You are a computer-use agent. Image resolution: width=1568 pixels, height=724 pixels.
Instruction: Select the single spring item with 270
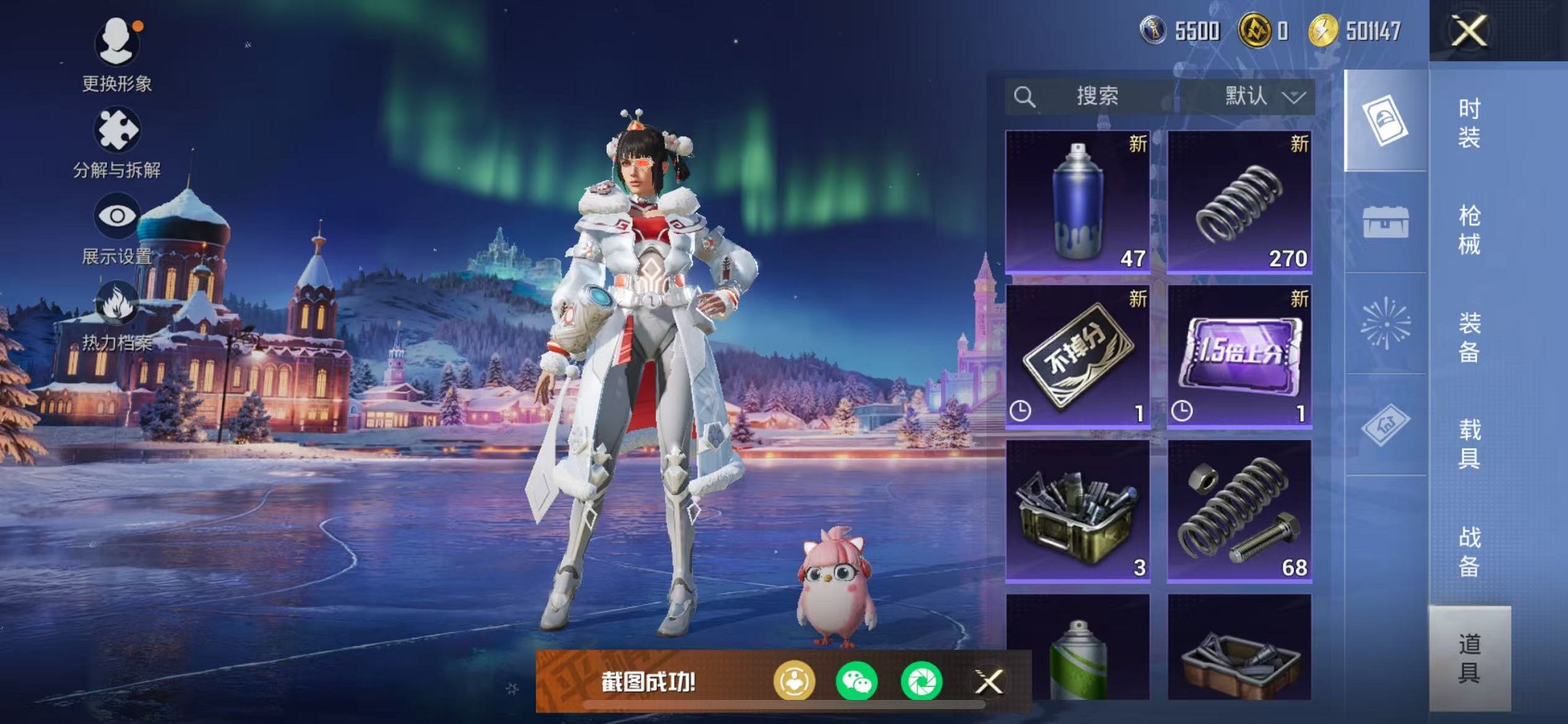pos(1239,201)
